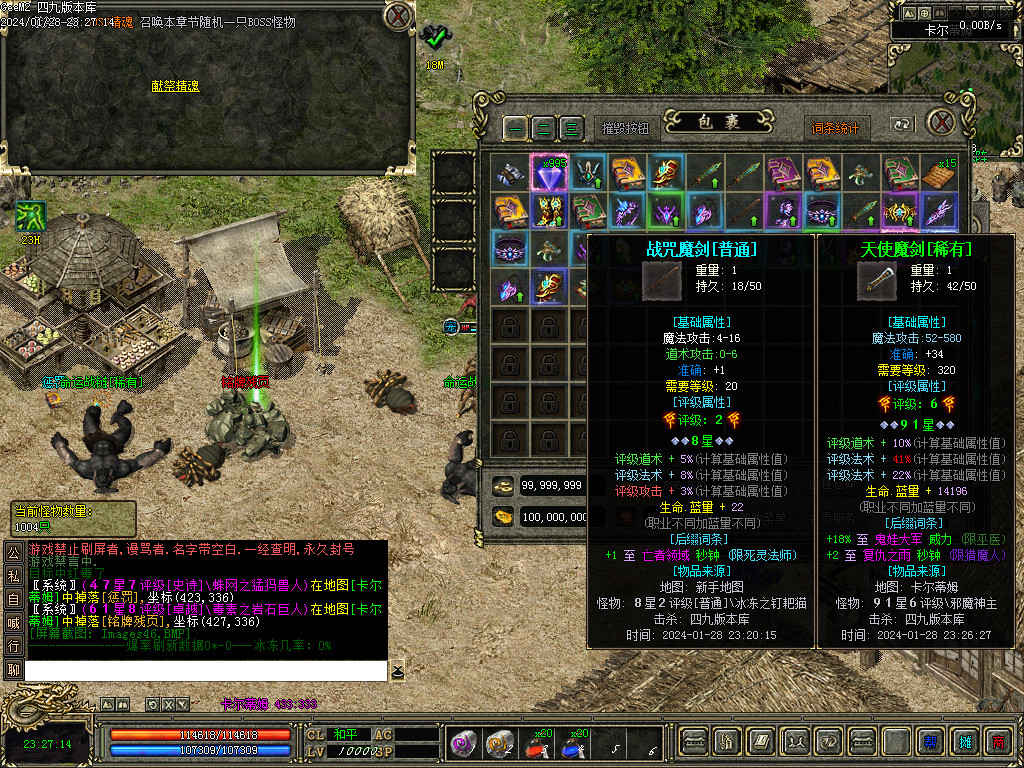
Task: Select the scroll stack x15 slot
Action: pos(938,172)
